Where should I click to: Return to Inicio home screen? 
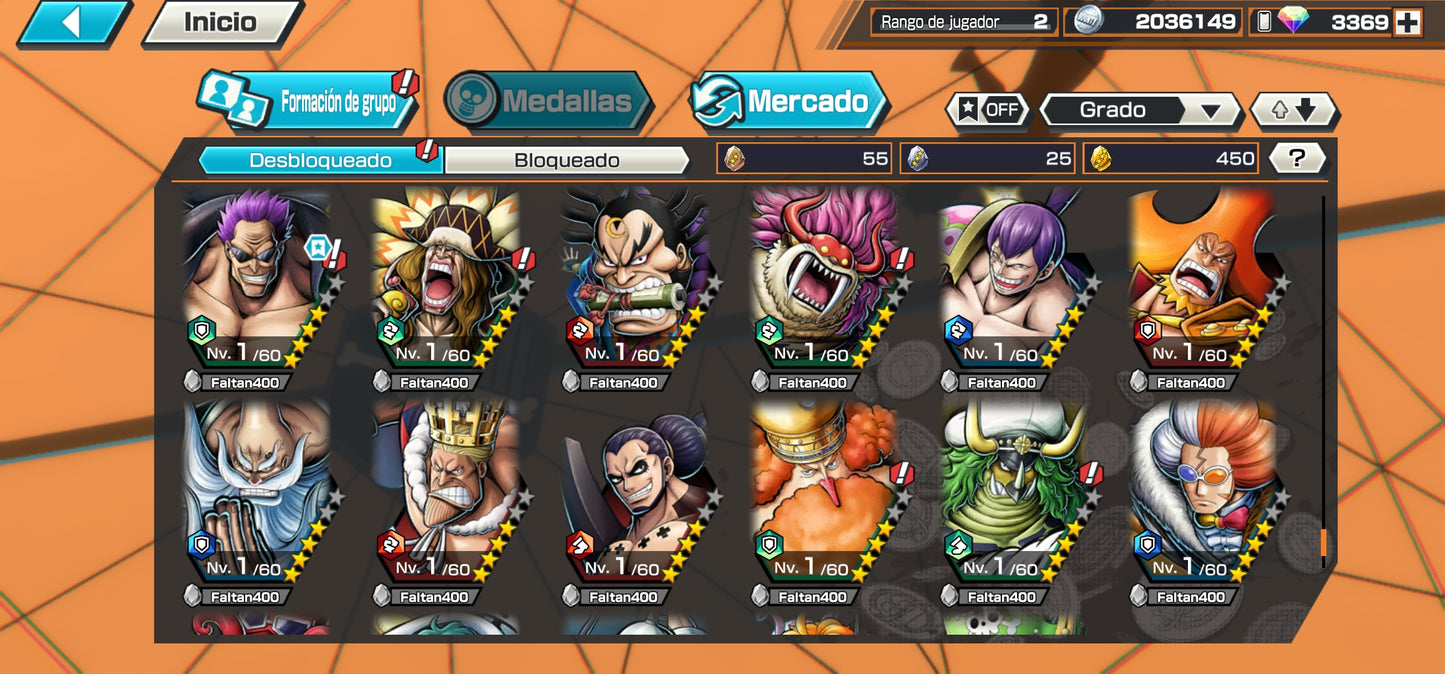tap(220, 23)
